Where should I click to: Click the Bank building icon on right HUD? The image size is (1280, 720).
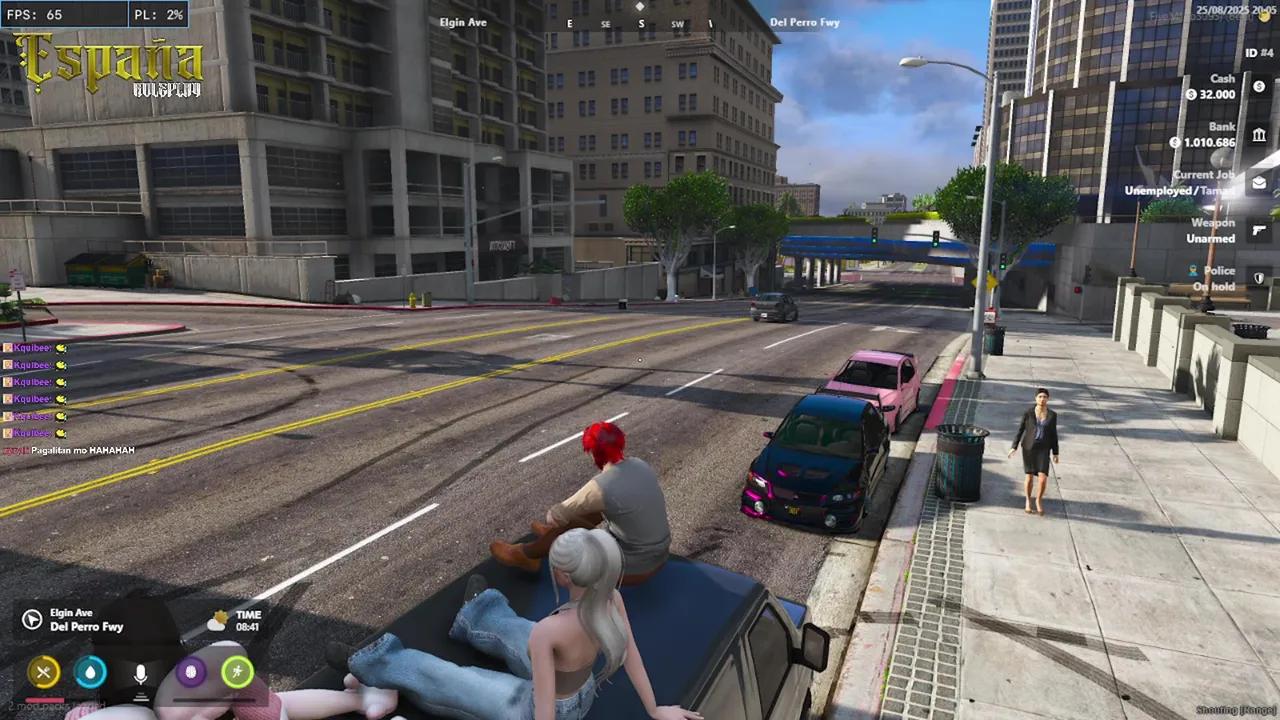1259,134
